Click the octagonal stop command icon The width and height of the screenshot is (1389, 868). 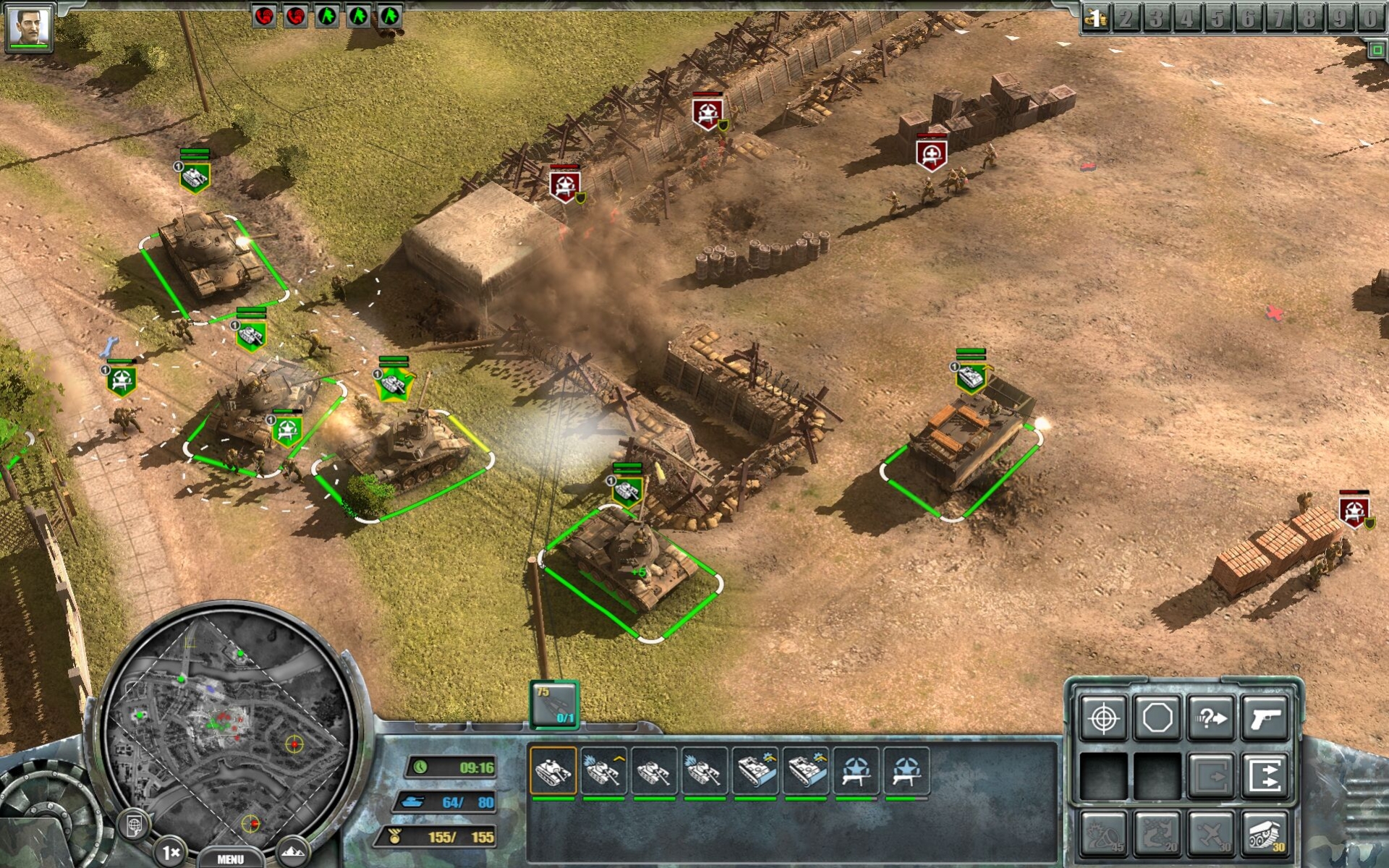pyautogui.click(x=1157, y=718)
